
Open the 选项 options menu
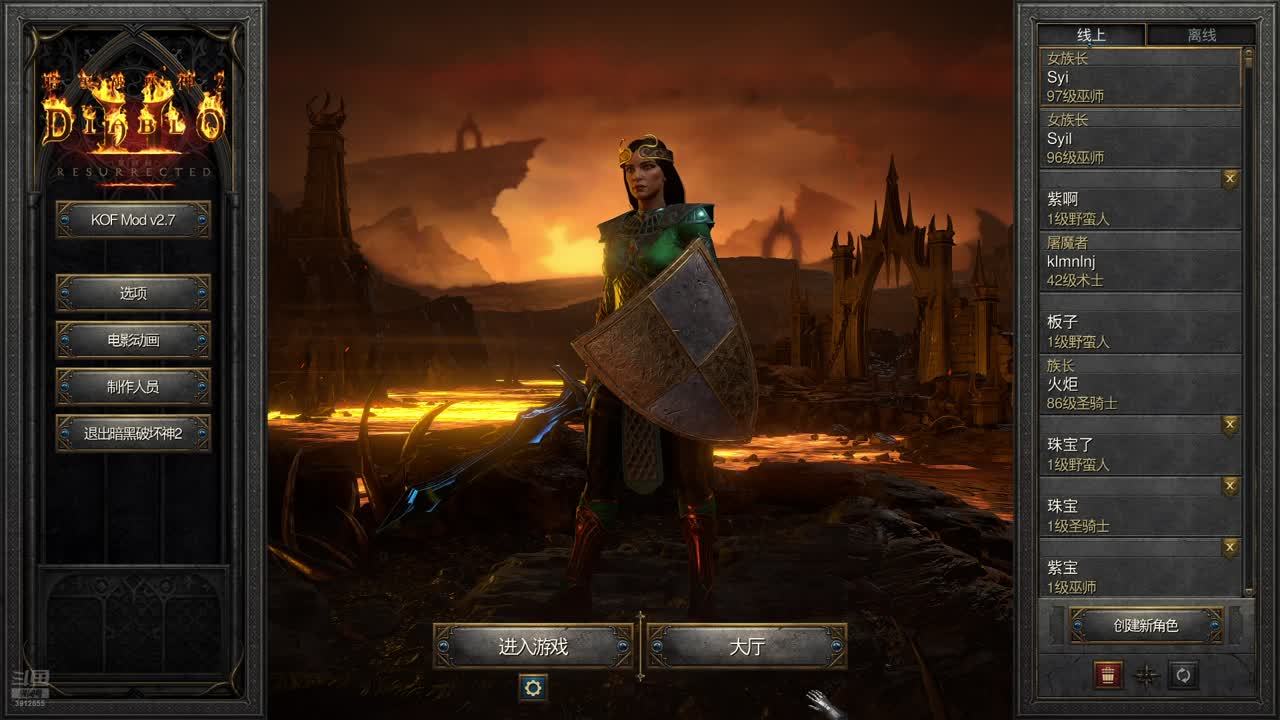coord(133,293)
